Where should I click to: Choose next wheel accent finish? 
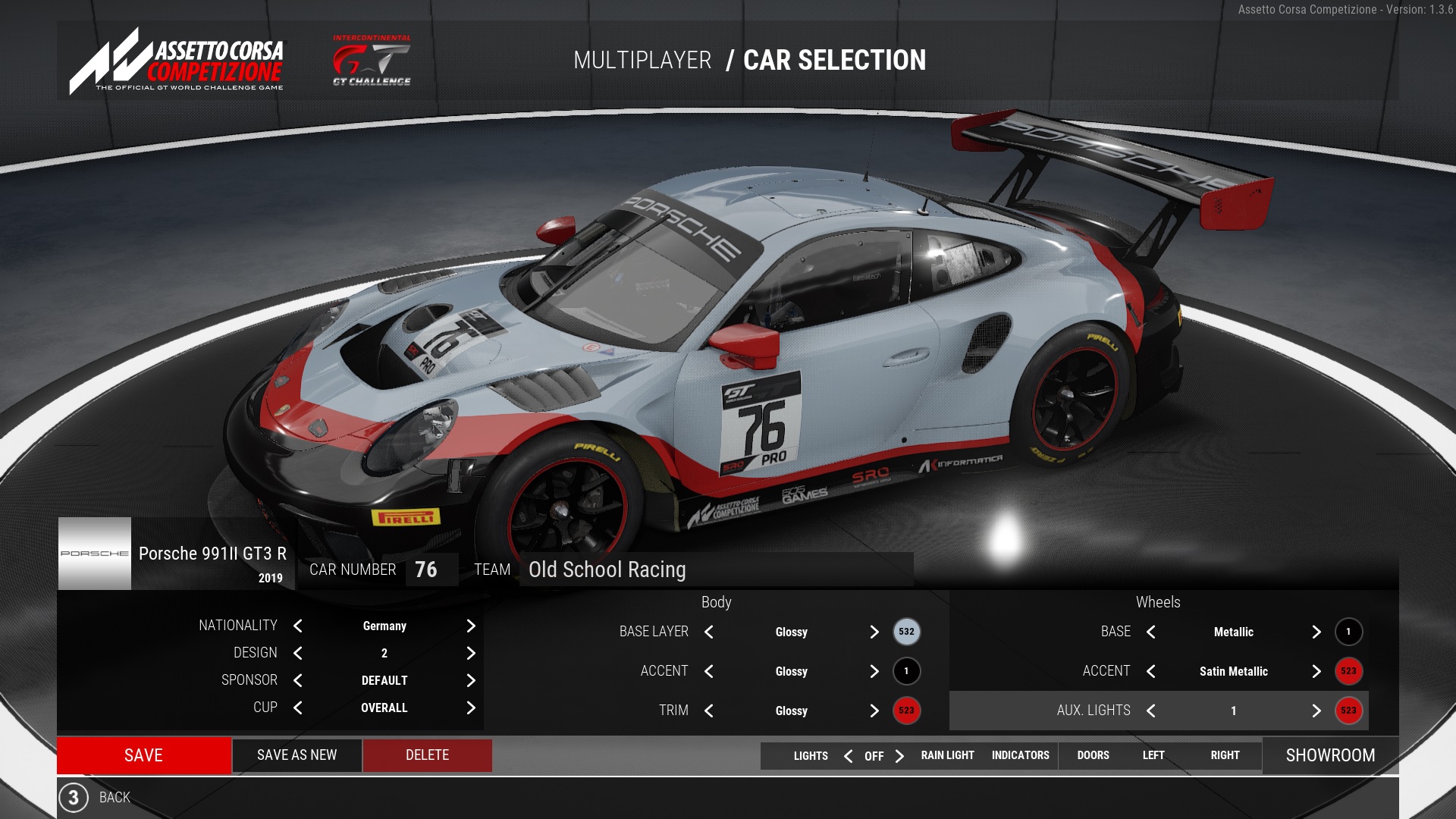point(1316,671)
